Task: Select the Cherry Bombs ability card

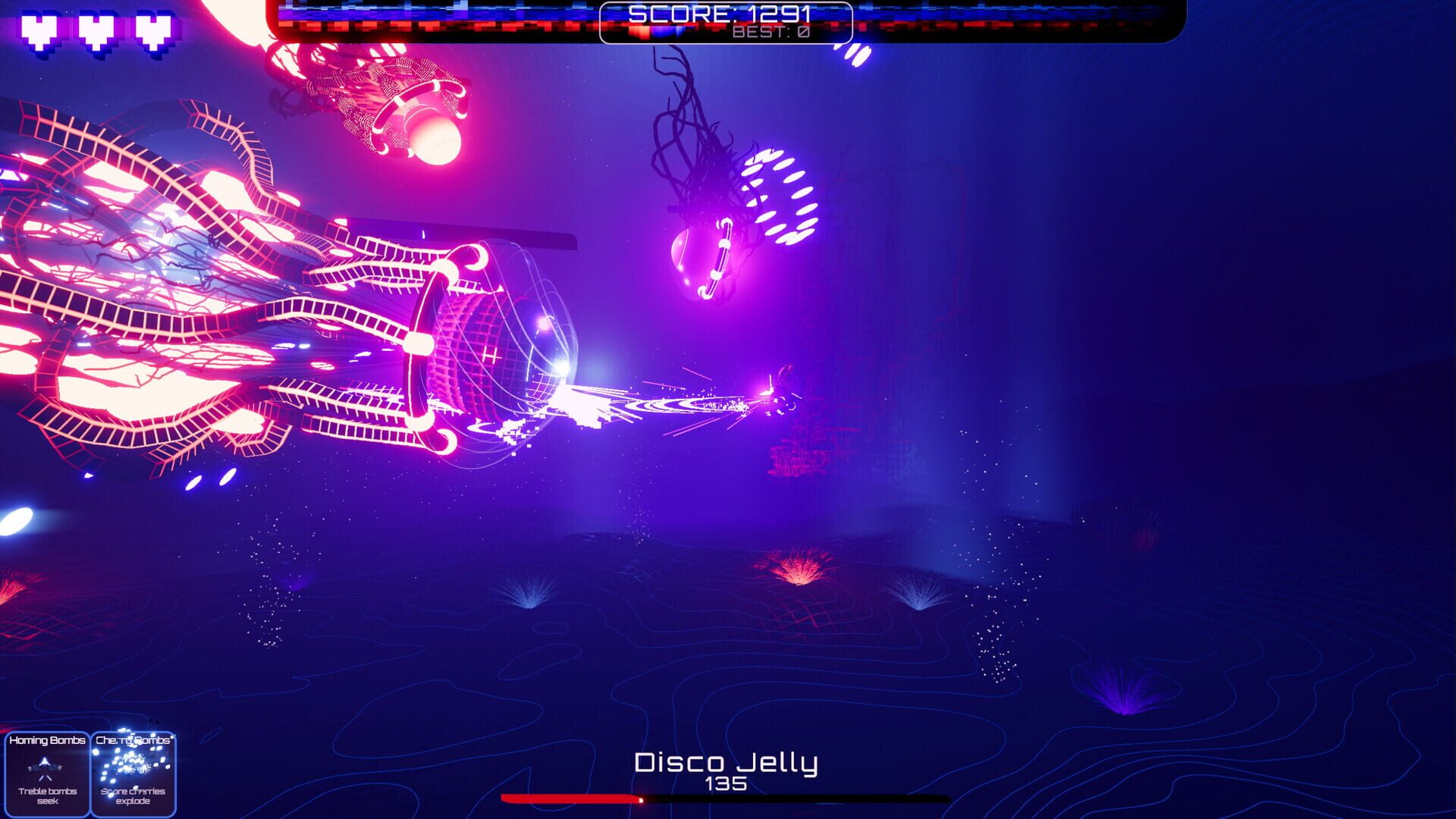Action: pyautogui.click(x=133, y=773)
